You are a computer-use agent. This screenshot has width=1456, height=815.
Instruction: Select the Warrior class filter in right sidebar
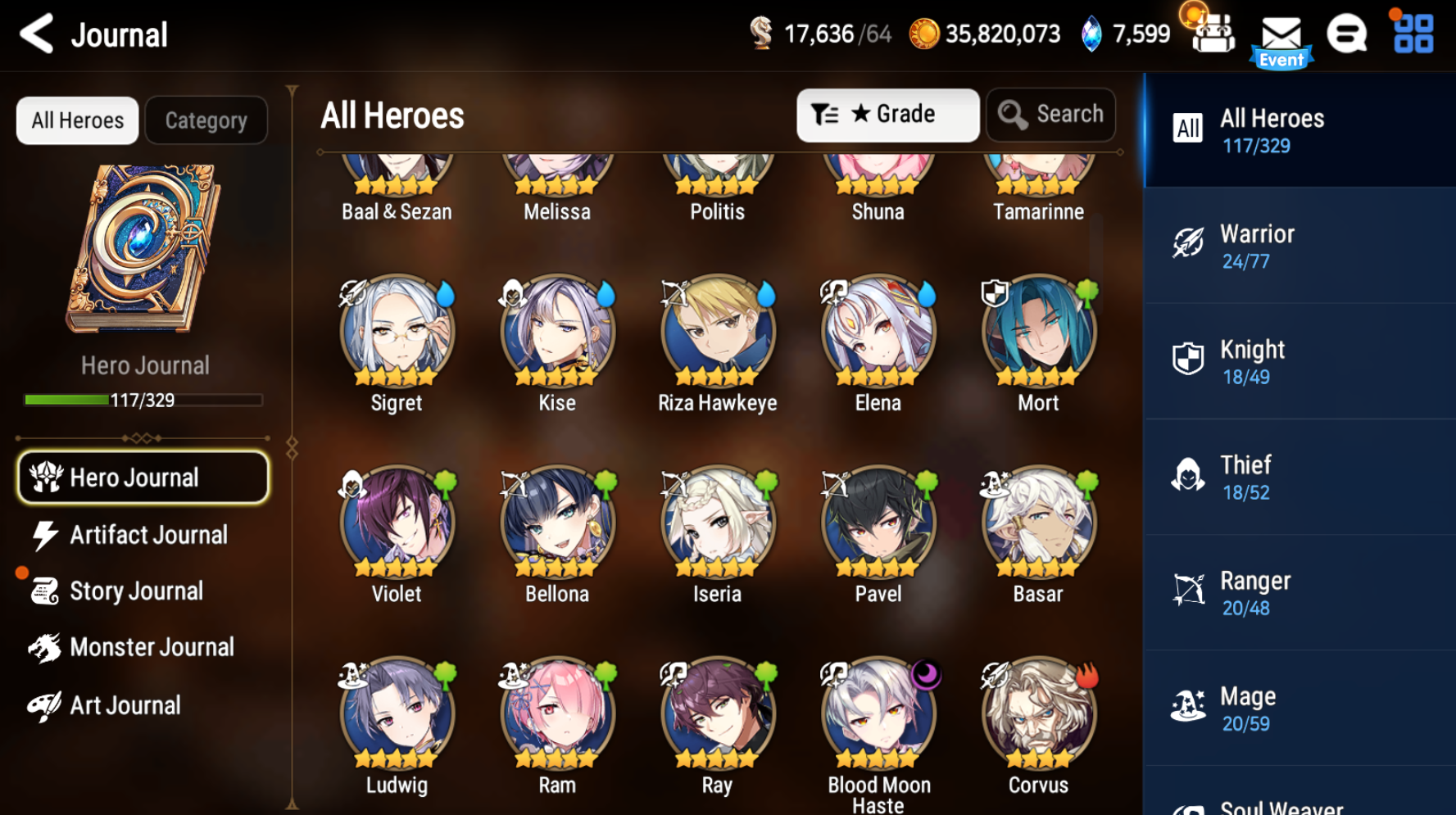(1300, 246)
